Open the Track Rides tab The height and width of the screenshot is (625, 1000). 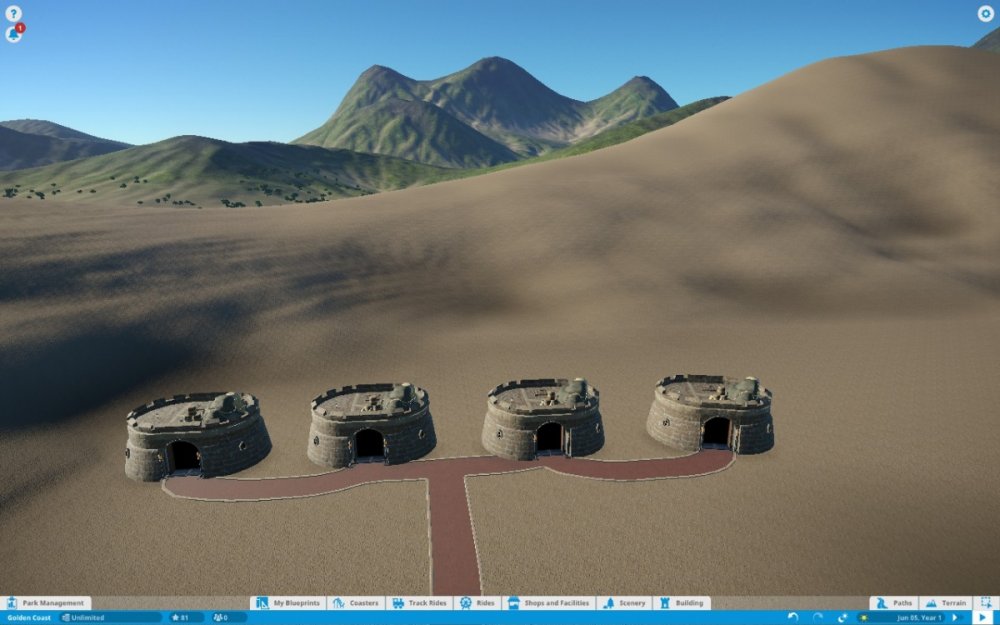click(419, 603)
